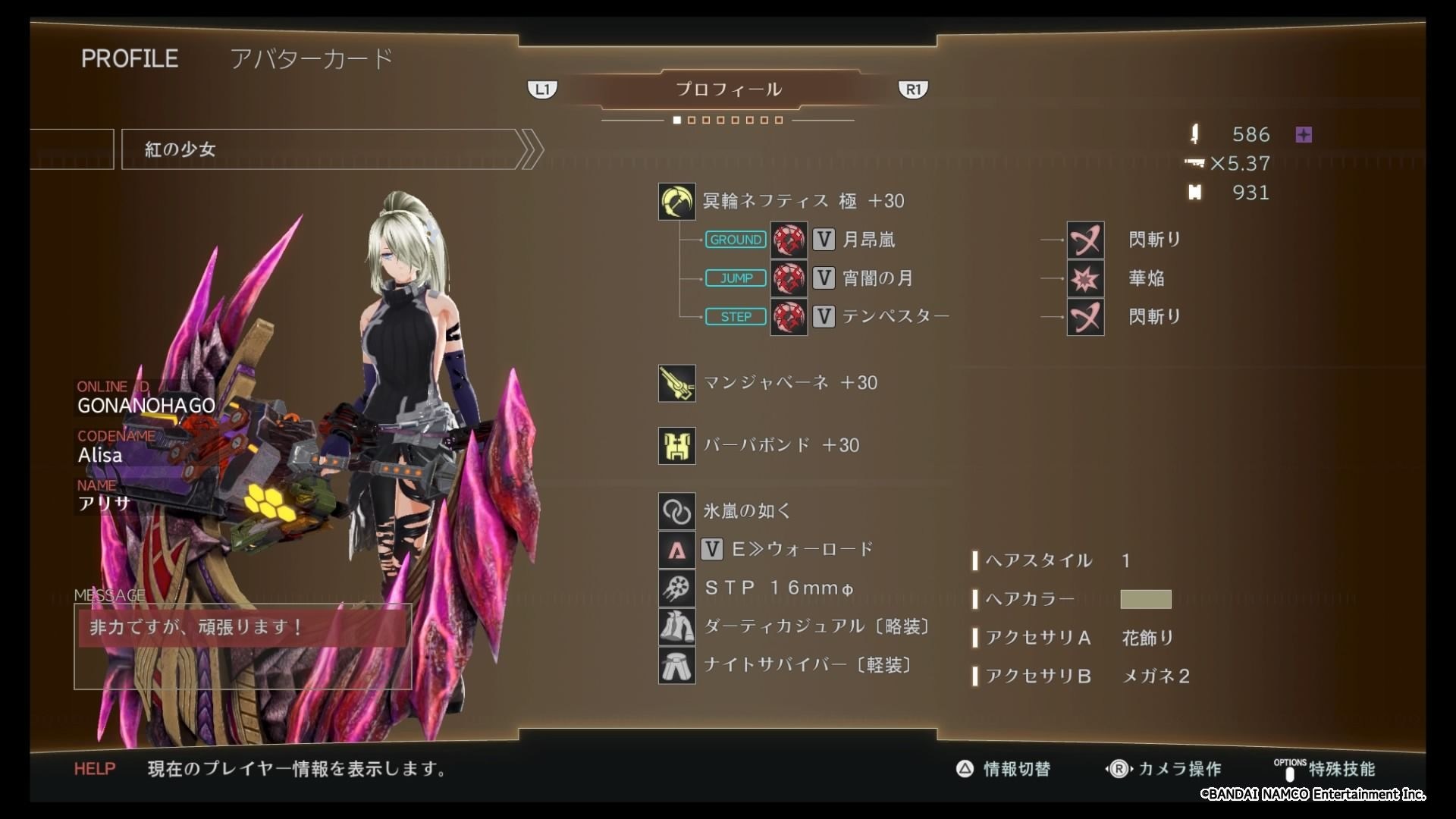Select the バーバボンド shield icon

[x=676, y=446]
